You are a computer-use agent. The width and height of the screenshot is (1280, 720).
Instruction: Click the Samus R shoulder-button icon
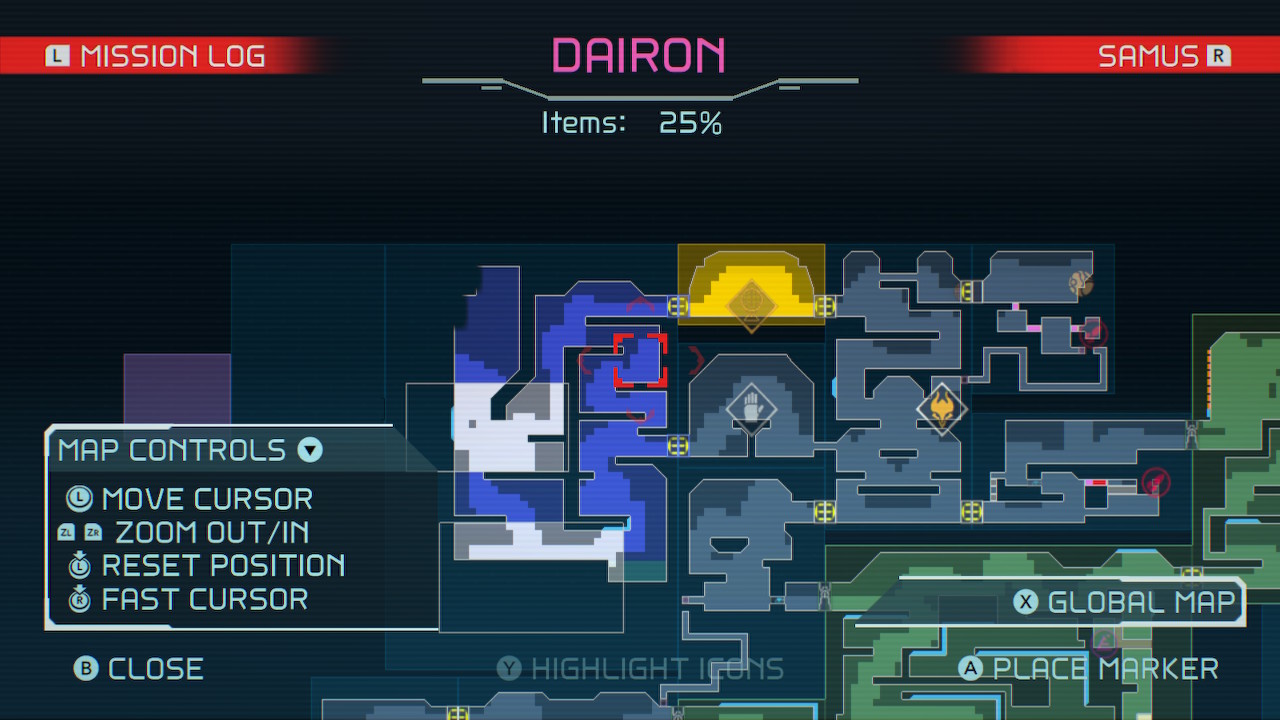click(x=1221, y=56)
